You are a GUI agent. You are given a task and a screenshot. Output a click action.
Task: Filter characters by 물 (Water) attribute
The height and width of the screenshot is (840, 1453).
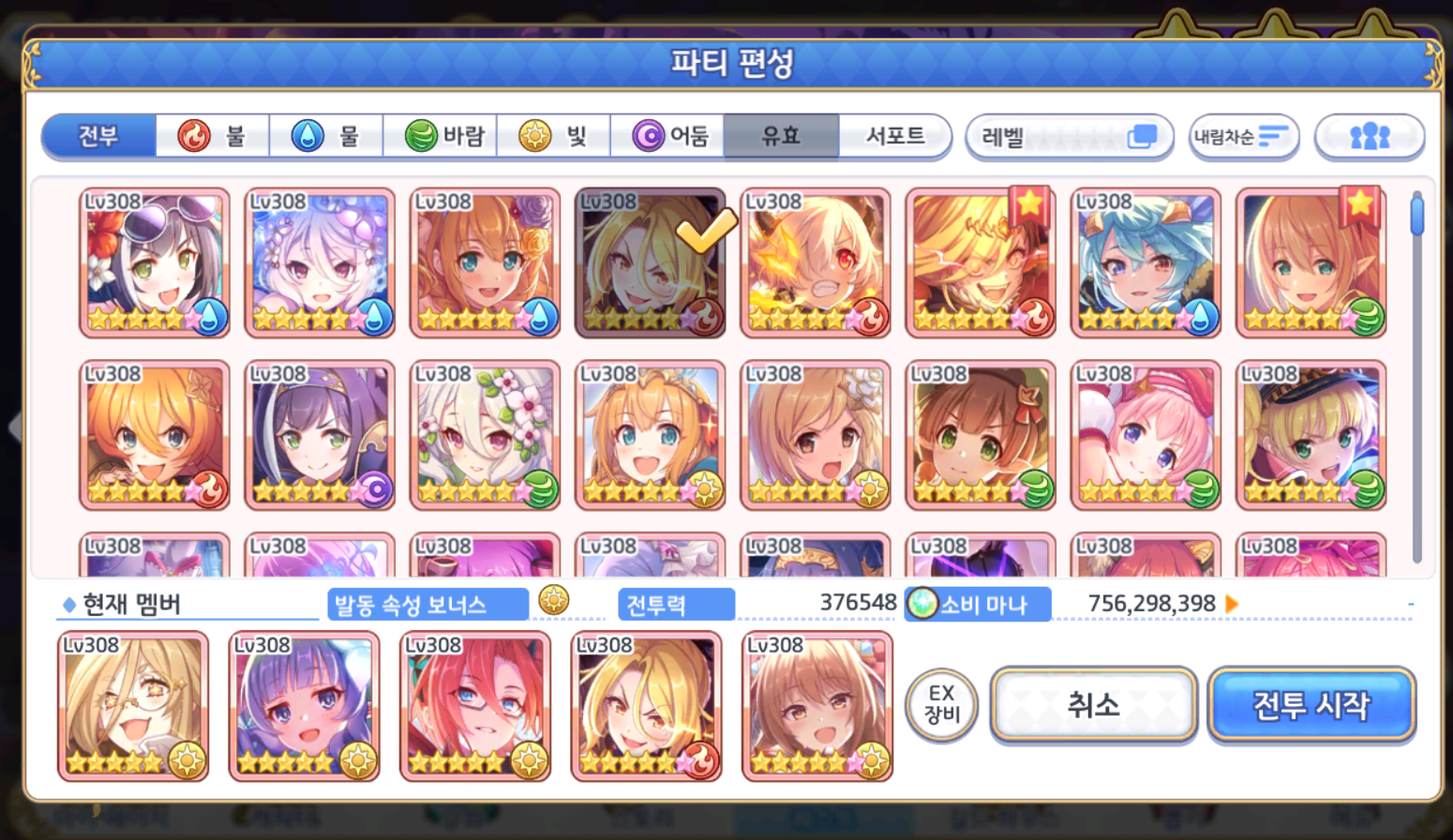(x=326, y=137)
